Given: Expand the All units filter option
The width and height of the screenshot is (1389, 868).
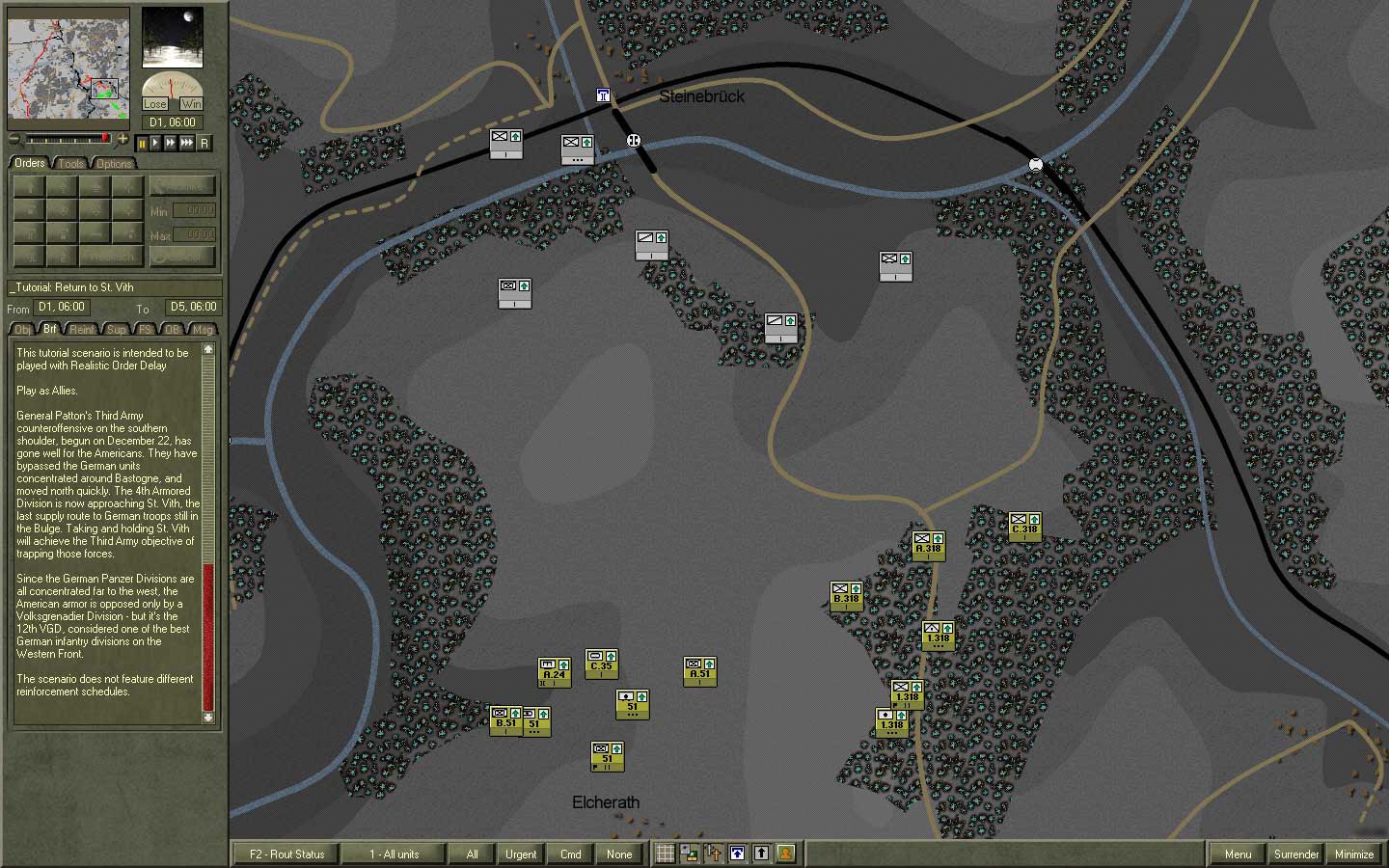Looking at the screenshot, I should tap(472, 854).
